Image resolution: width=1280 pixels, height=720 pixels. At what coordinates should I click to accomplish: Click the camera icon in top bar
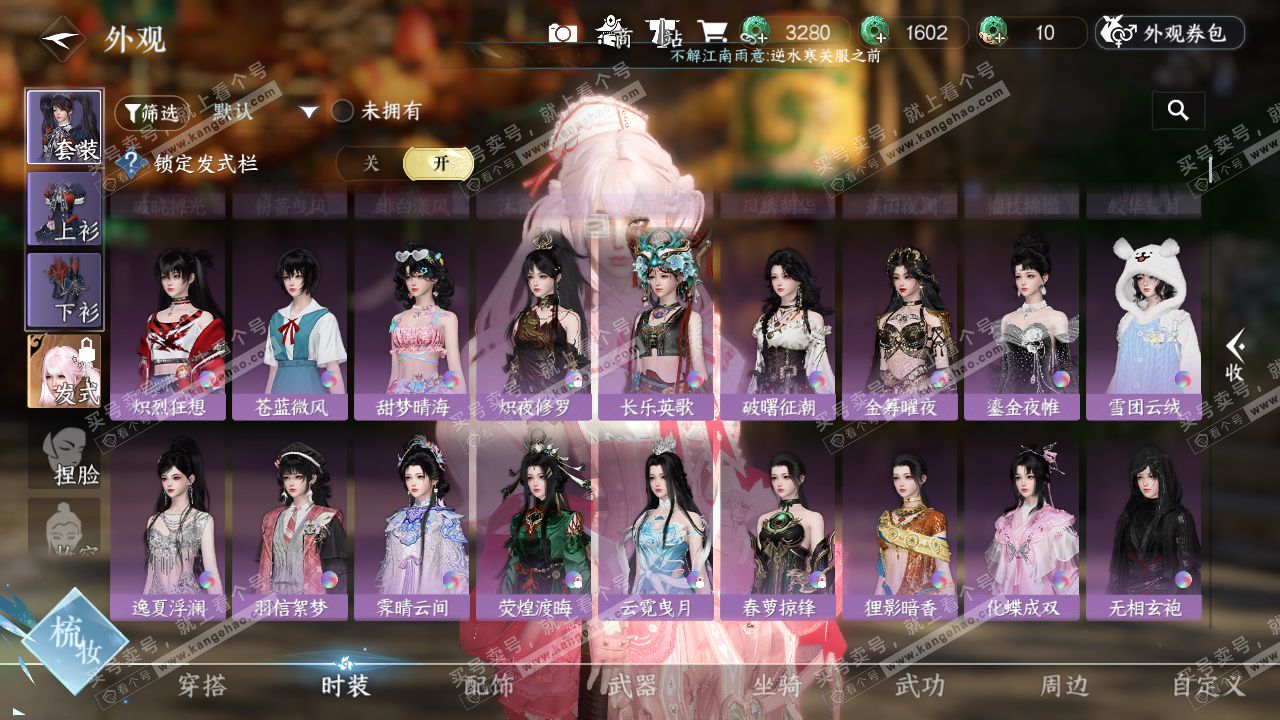pyautogui.click(x=563, y=33)
